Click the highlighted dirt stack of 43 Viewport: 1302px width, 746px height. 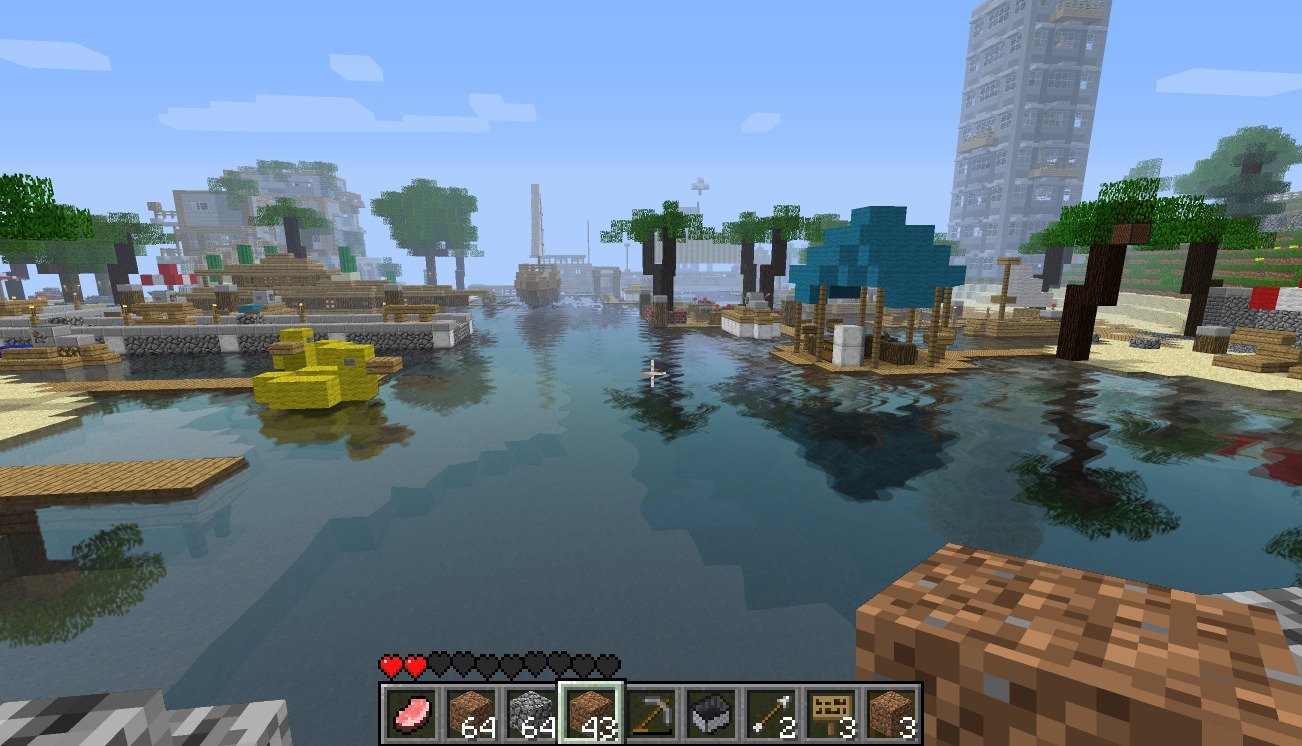tap(590, 713)
